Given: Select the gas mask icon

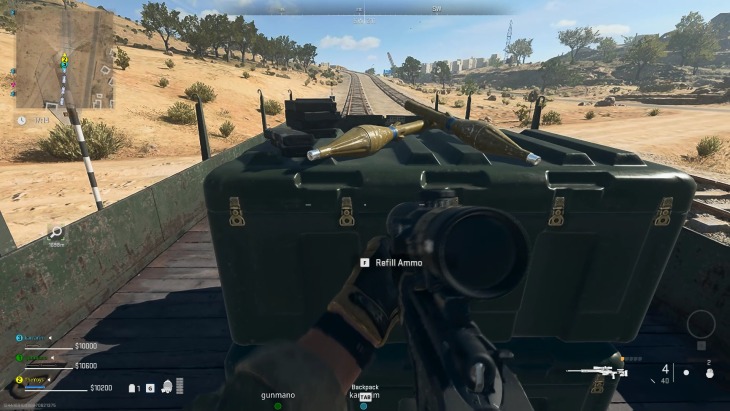Looking at the screenshot, I should tap(164, 387).
